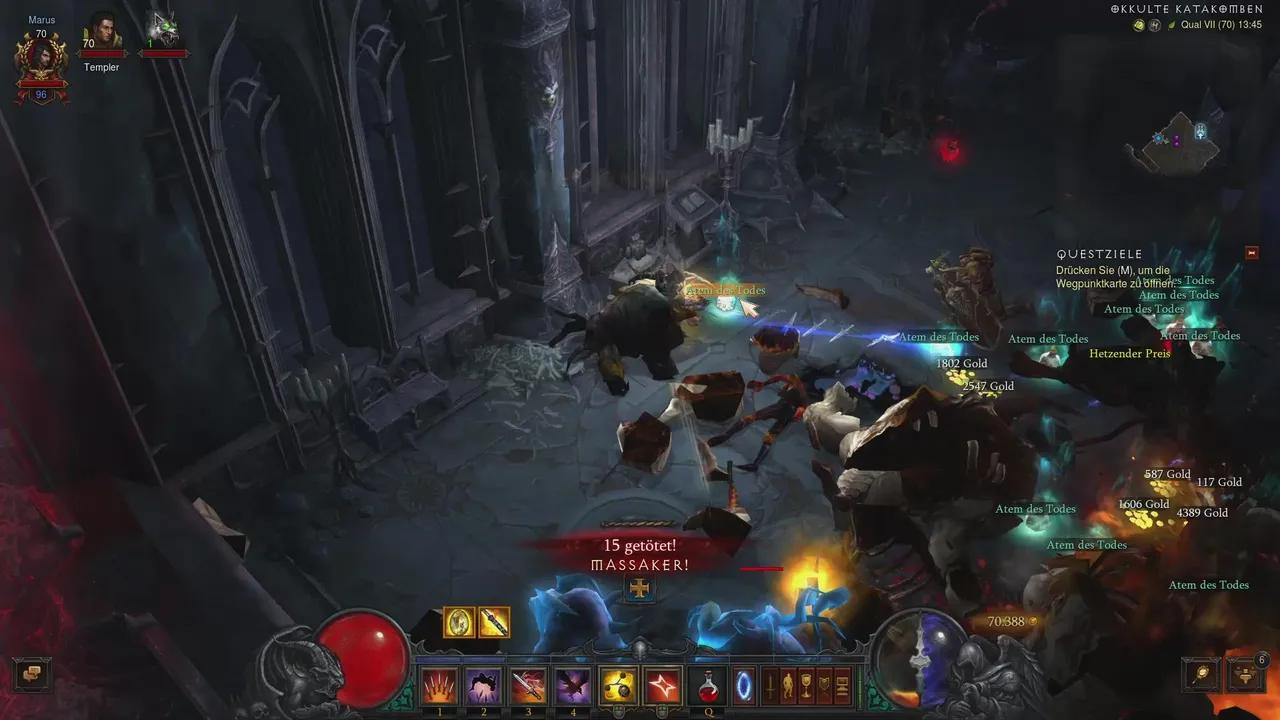Drink the red health potion
This screenshot has width=1280, height=720.
pyautogui.click(x=708, y=685)
